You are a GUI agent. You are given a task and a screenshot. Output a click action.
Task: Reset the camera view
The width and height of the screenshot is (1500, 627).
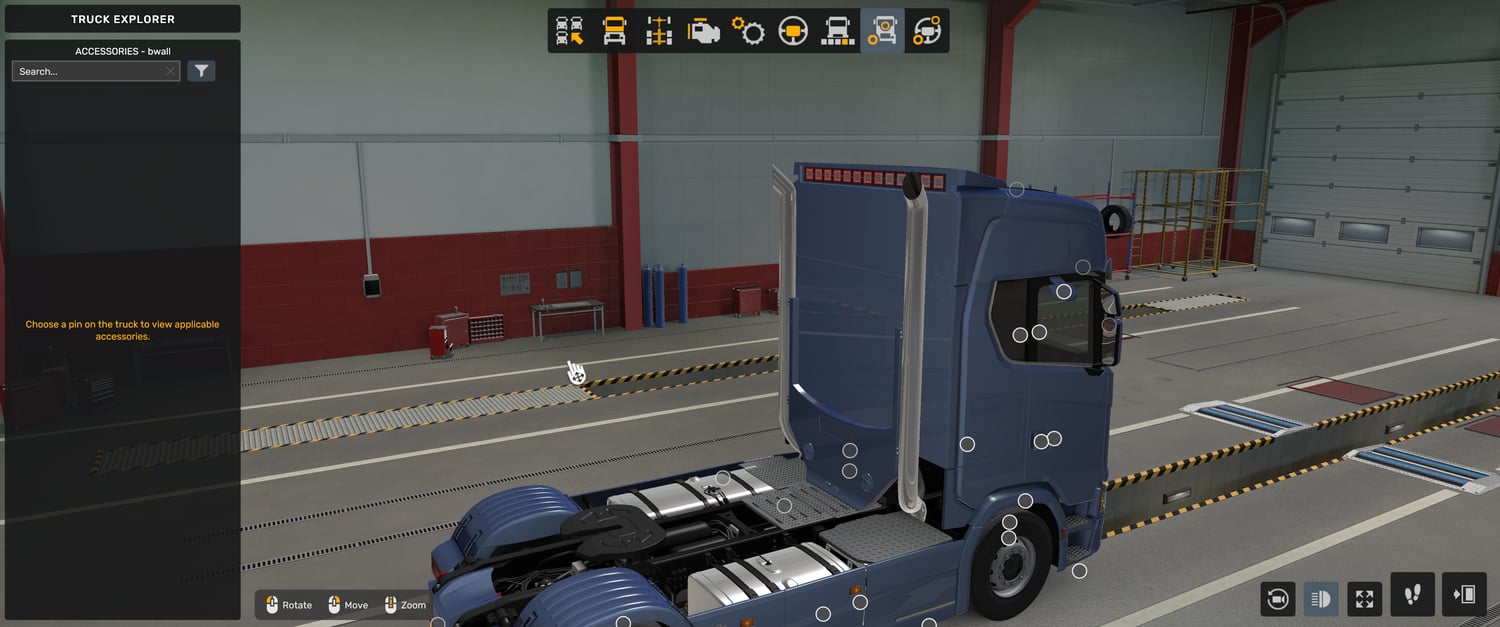tap(1277, 599)
